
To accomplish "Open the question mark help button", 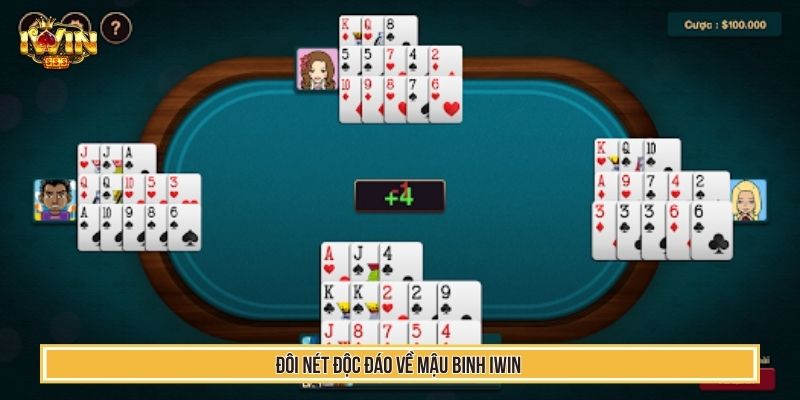I will click(117, 27).
